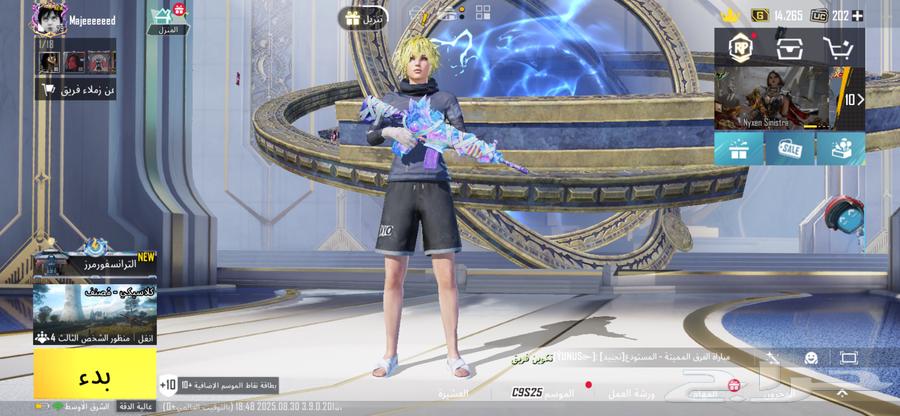
Task: Open the supply crate chest icon
Action: click(x=789, y=47)
